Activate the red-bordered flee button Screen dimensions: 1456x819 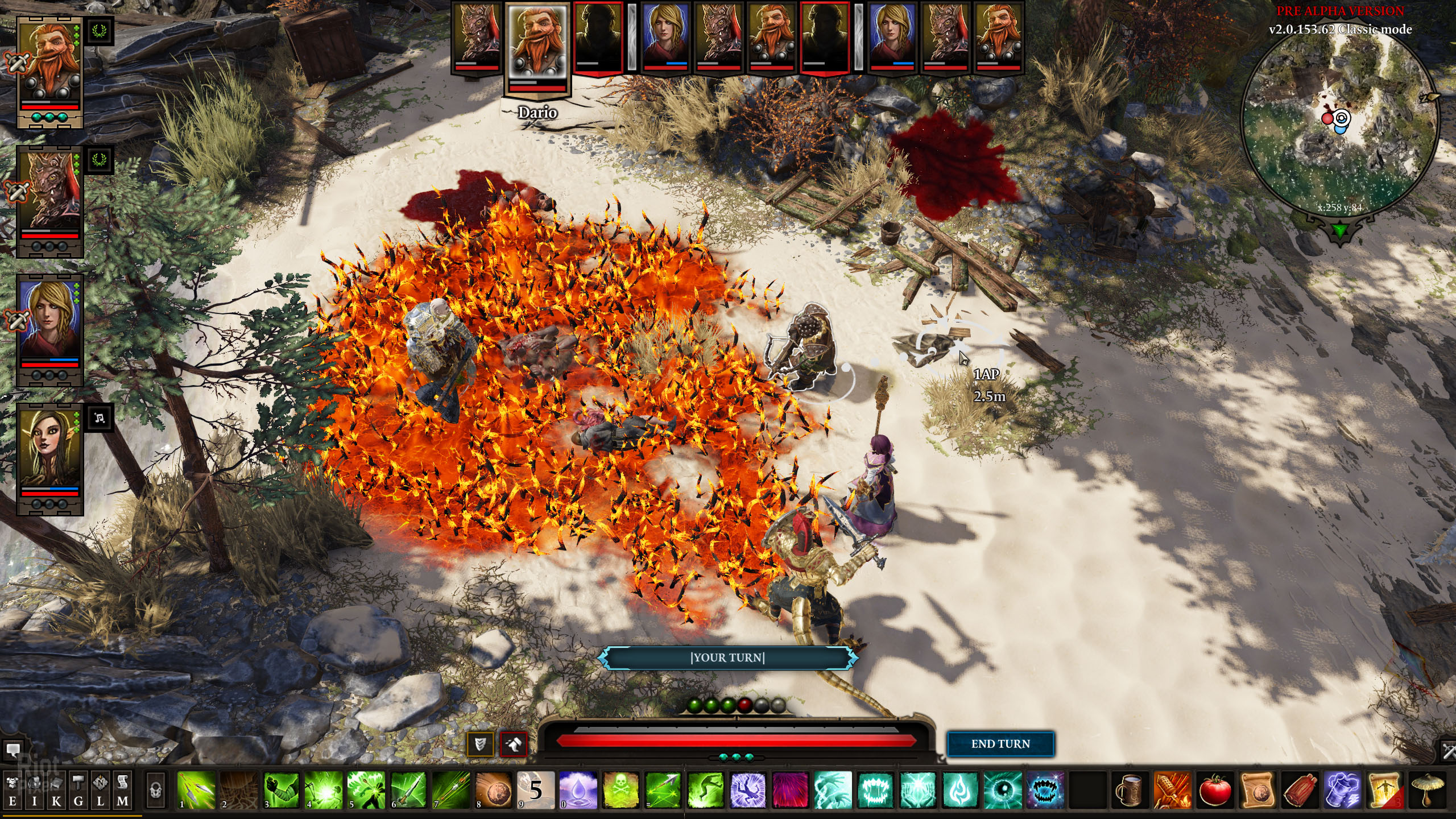click(514, 744)
